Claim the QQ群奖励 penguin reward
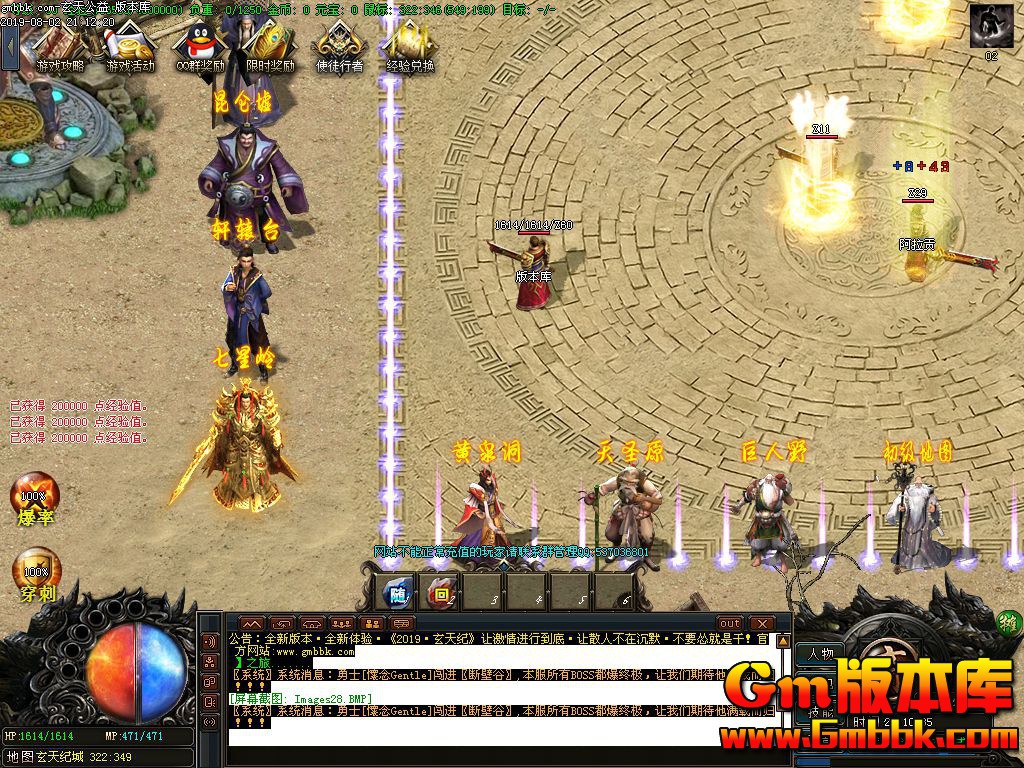1024x768 pixels. click(200, 47)
